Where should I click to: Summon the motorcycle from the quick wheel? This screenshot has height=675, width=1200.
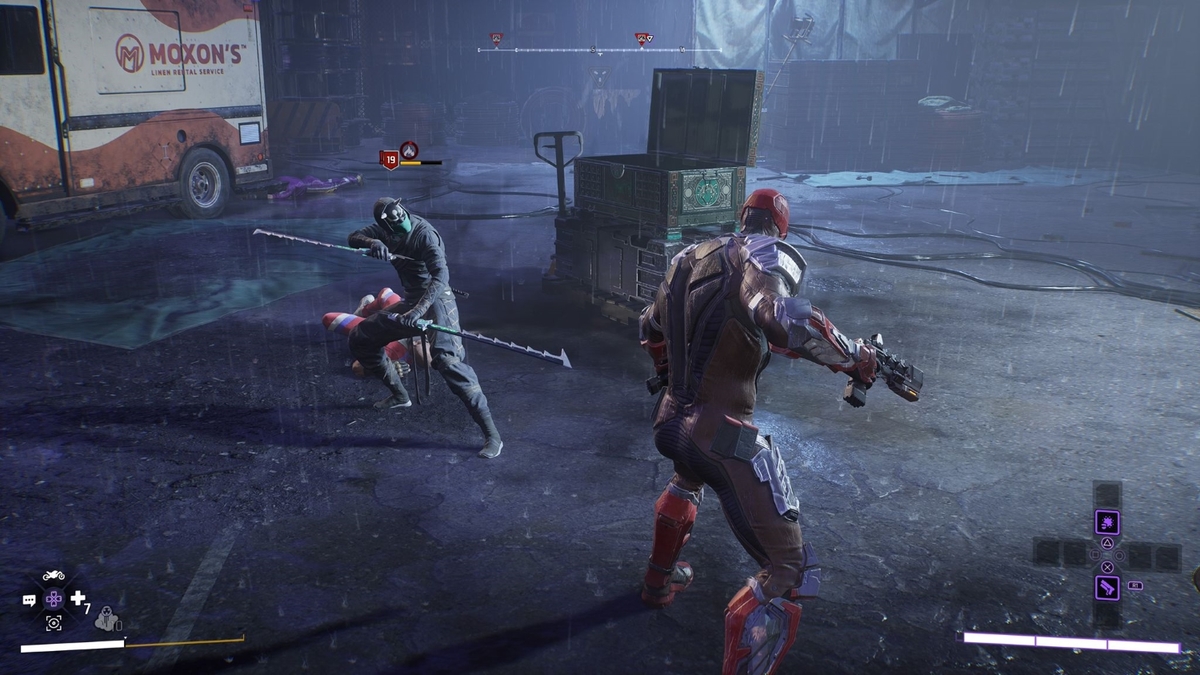tap(54, 575)
